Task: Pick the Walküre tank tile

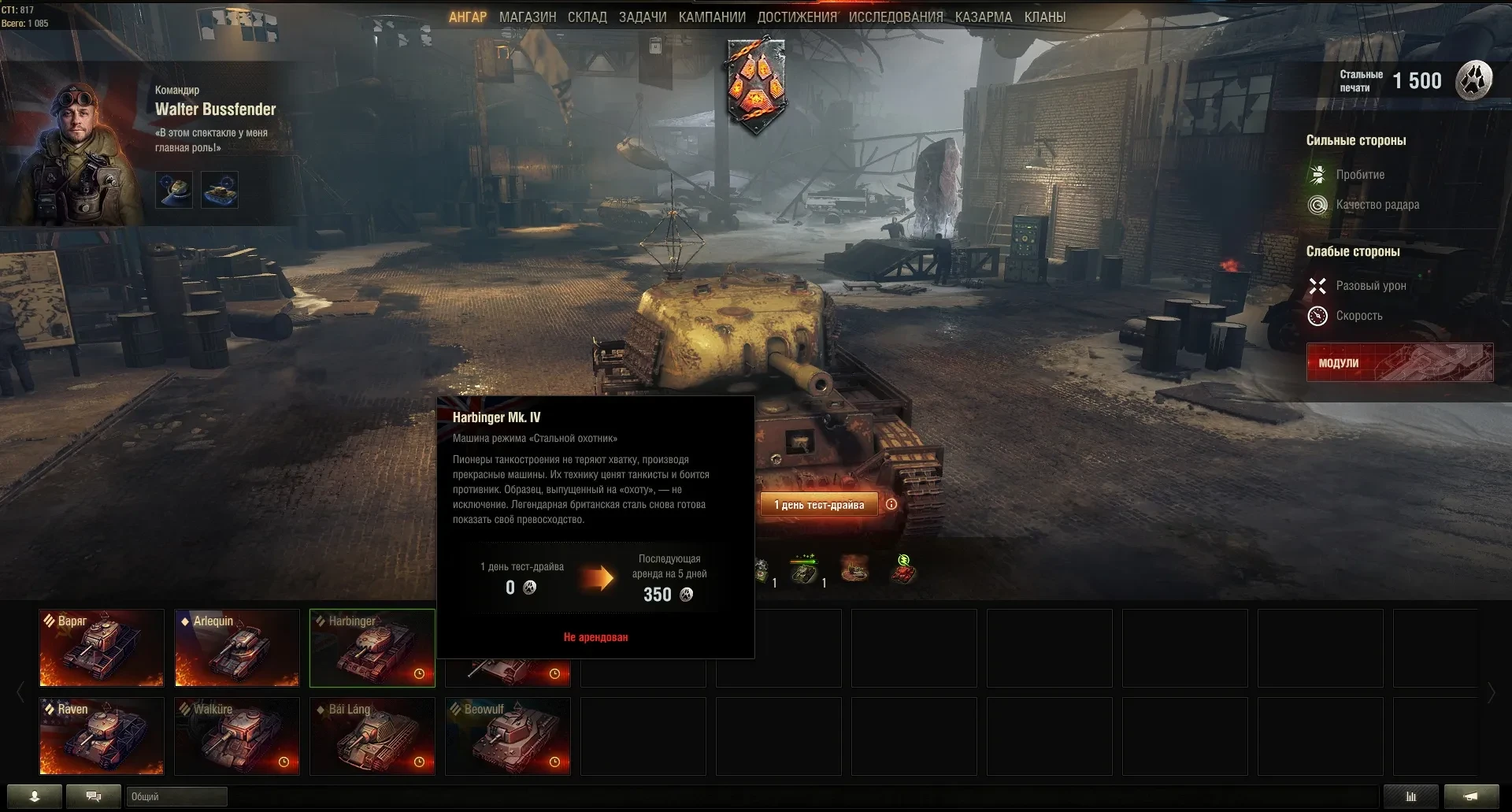Action: click(x=237, y=736)
